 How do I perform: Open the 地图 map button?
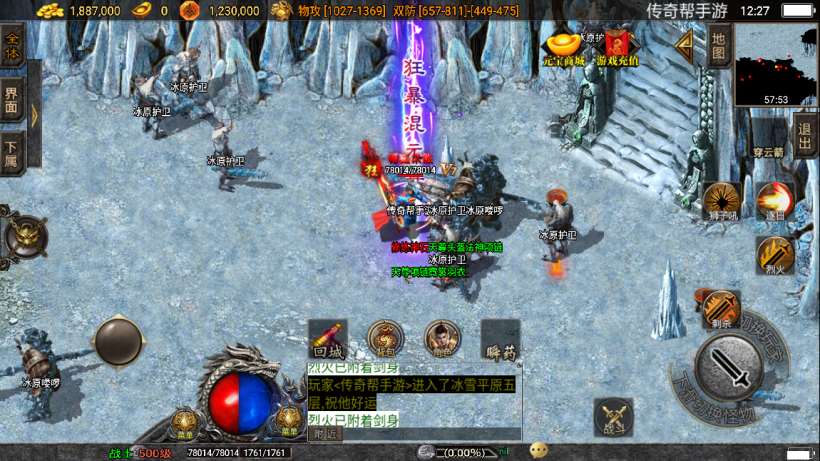click(x=718, y=45)
